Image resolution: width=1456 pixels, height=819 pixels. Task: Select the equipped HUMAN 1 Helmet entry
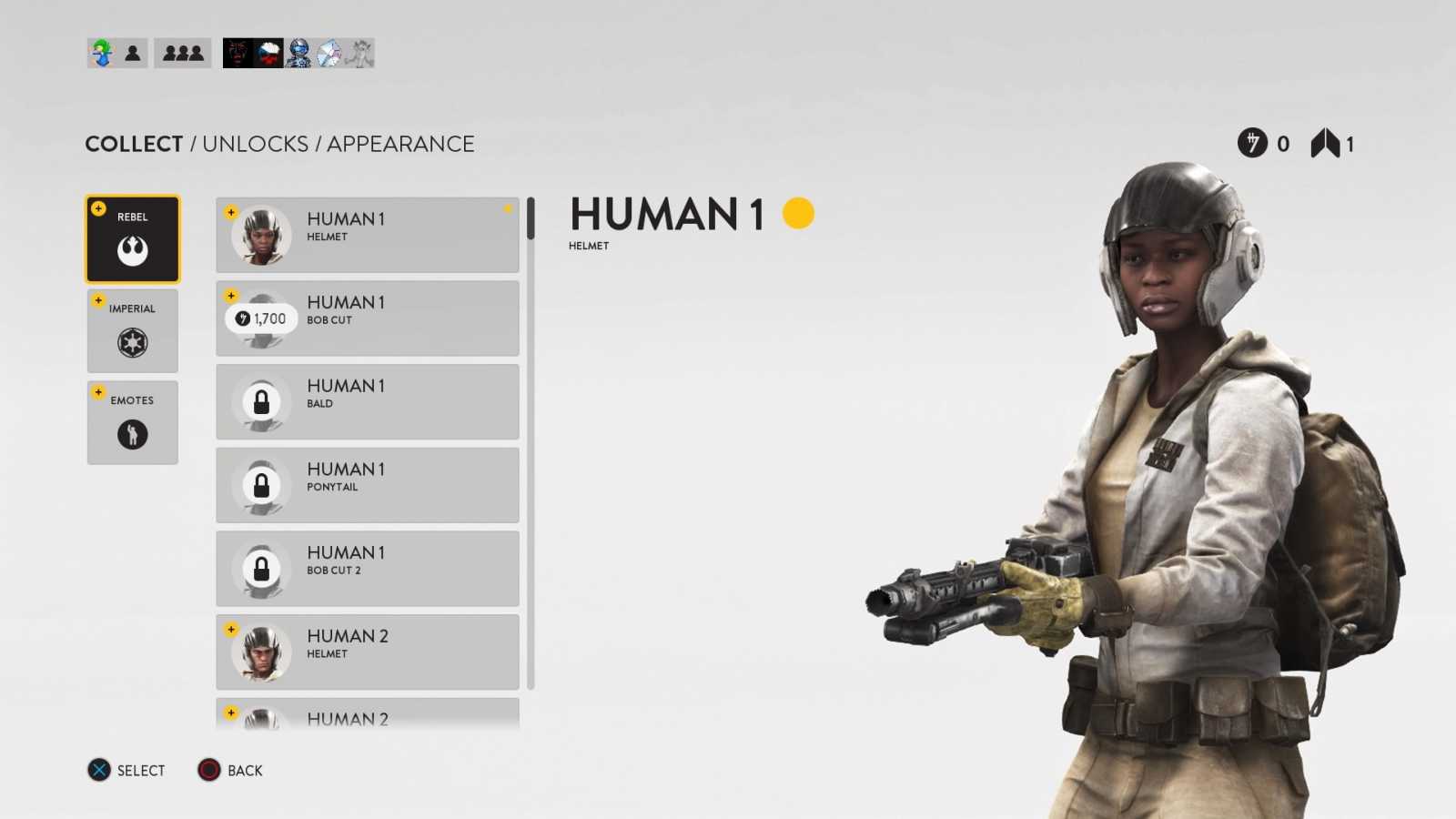pyautogui.click(x=367, y=234)
